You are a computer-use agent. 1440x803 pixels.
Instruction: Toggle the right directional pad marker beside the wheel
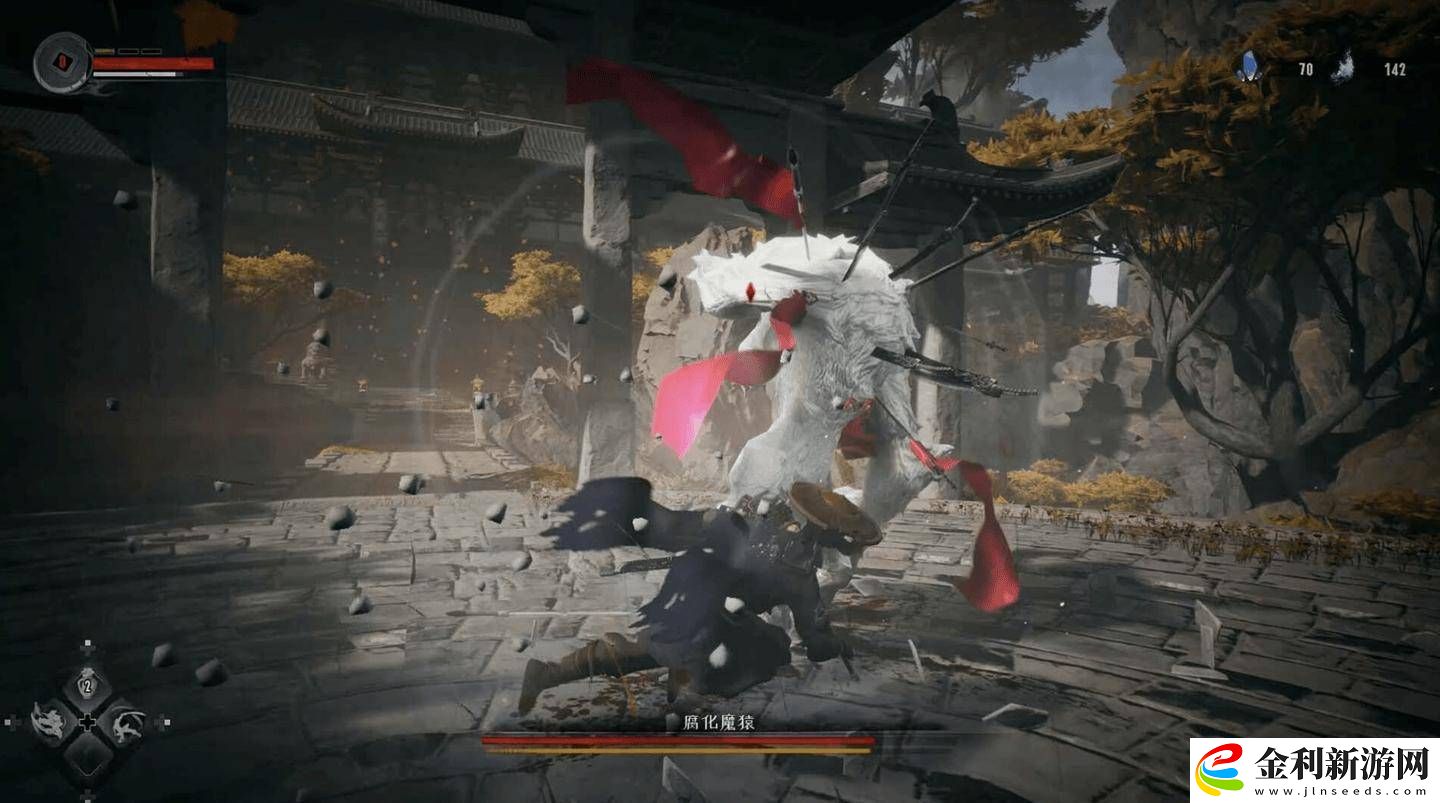(x=166, y=722)
